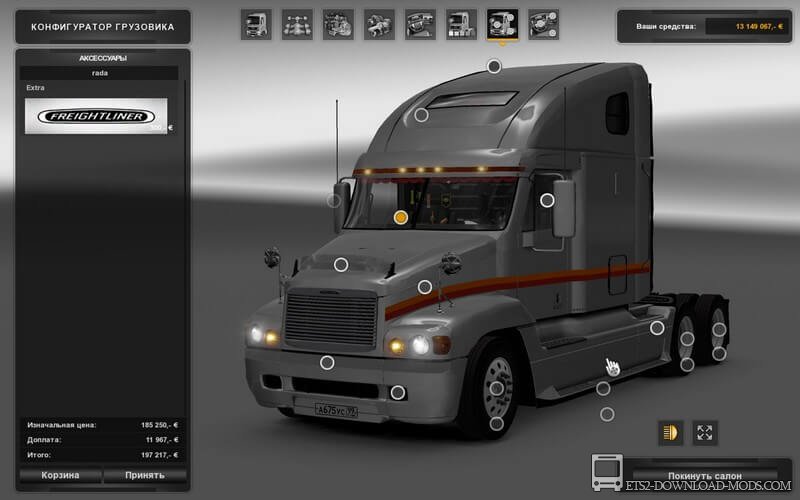Viewport: 800px width, 500px height.
Task: Choose the accessory node above the cab roof
Action: (x=494, y=66)
